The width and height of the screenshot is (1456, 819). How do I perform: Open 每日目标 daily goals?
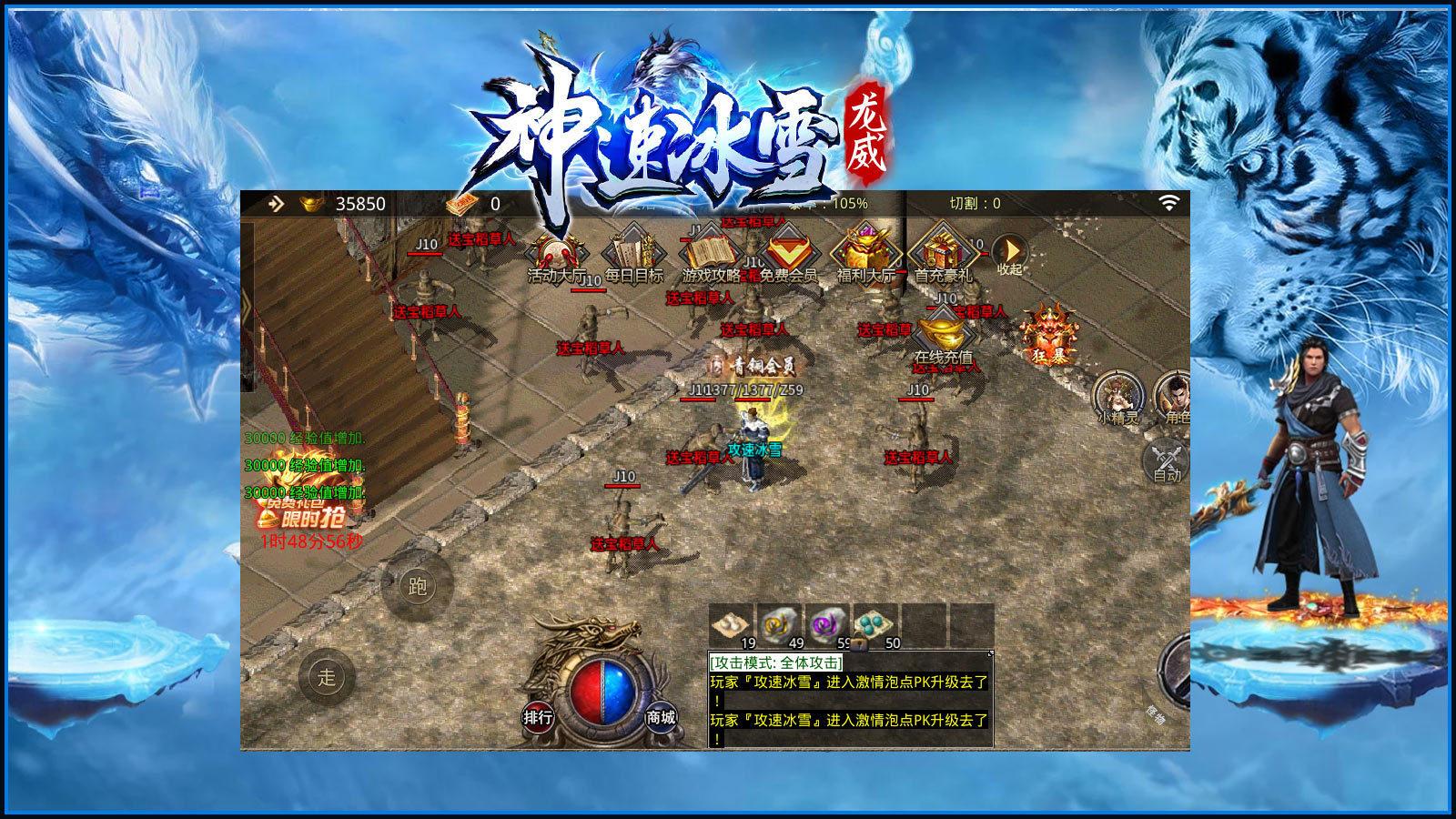click(x=630, y=250)
